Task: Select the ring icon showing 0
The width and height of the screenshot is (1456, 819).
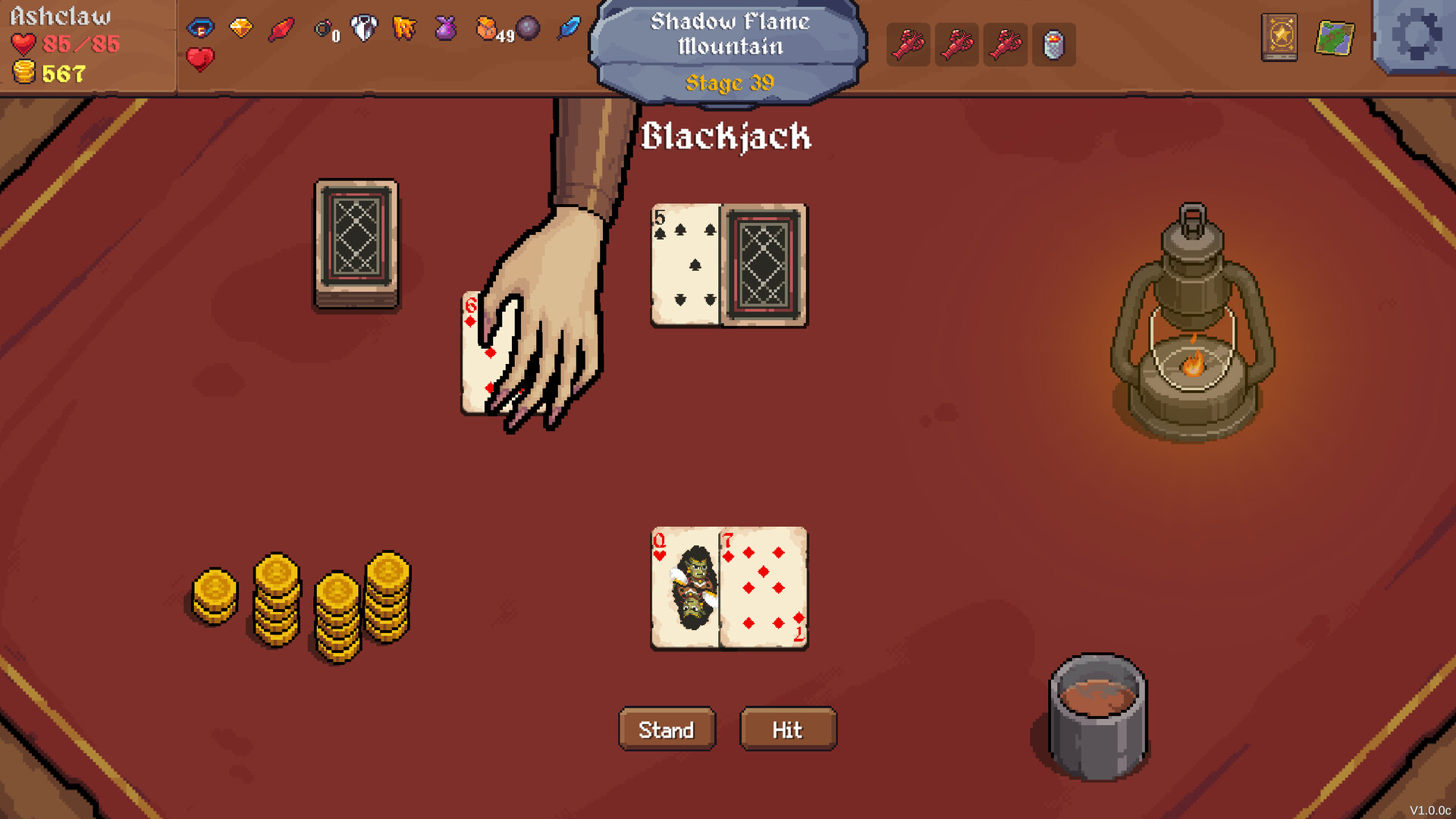Action: tap(325, 29)
